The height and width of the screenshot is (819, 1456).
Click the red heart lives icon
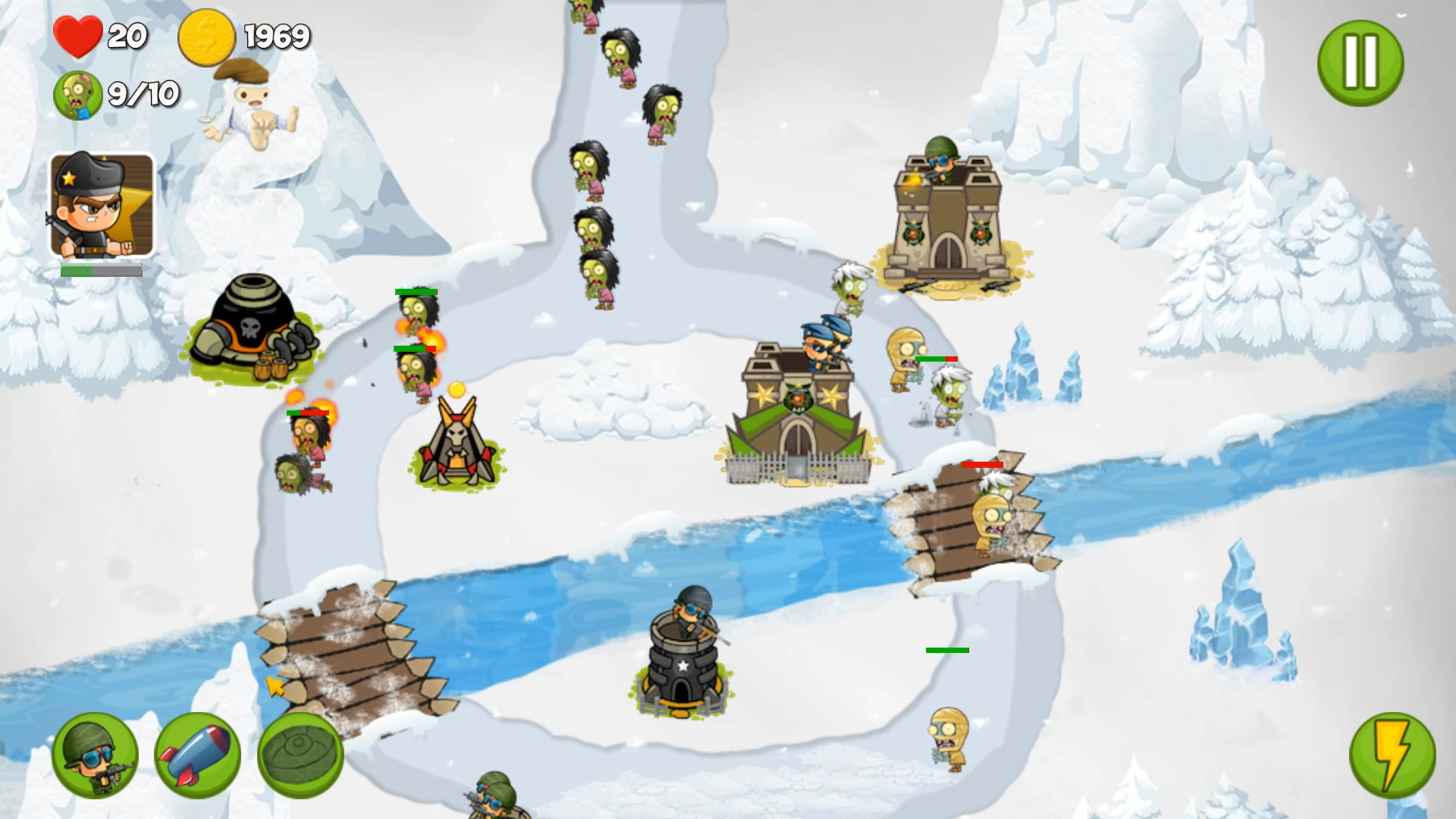[78, 34]
